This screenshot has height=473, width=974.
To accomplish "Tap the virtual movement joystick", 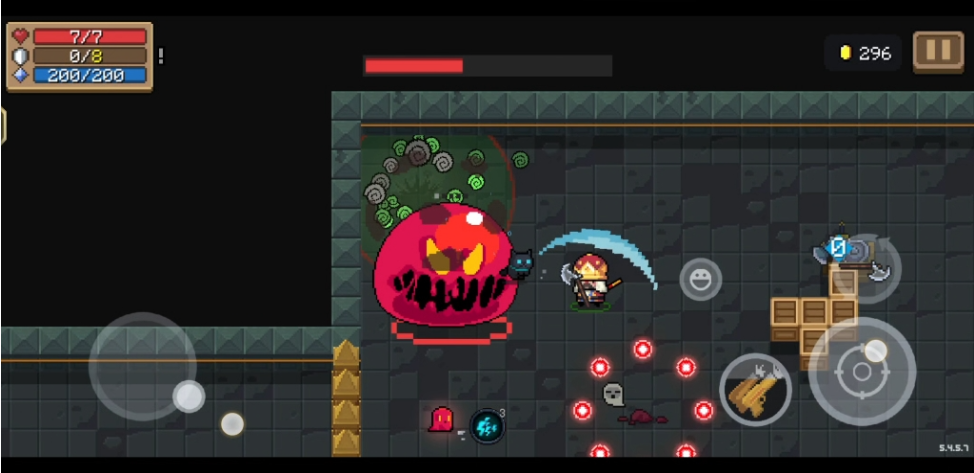I will point(143,366).
